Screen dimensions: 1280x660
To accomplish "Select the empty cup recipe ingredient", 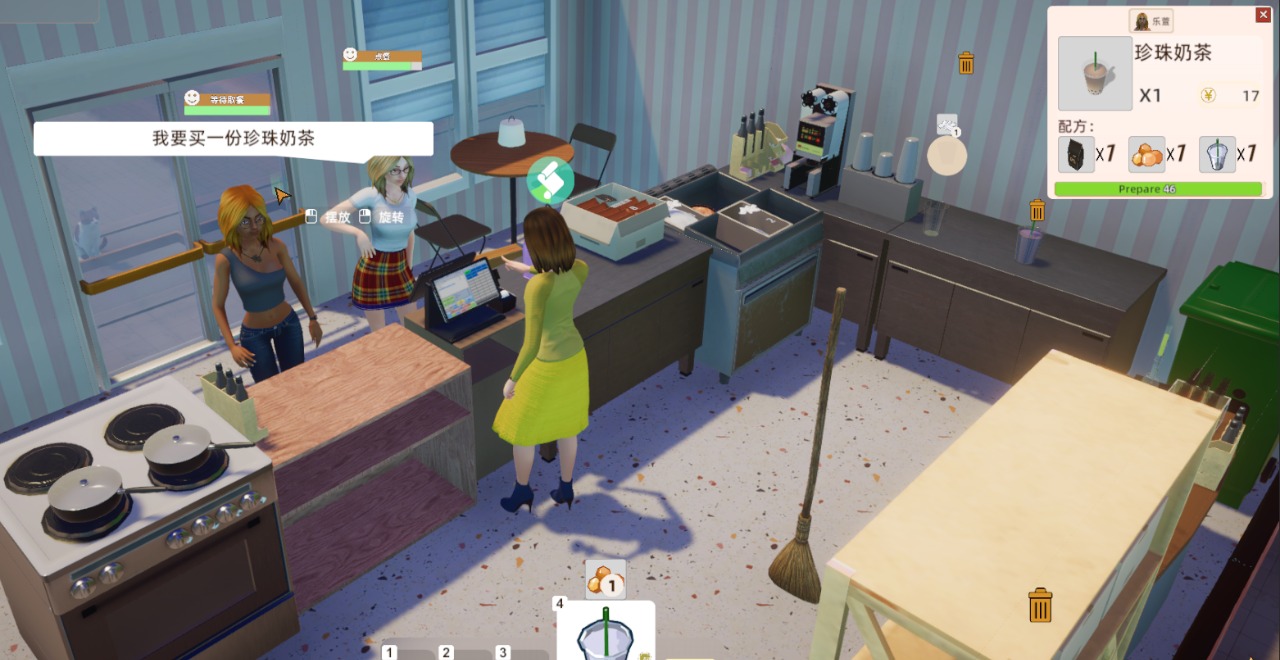I will pos(1217,155).
